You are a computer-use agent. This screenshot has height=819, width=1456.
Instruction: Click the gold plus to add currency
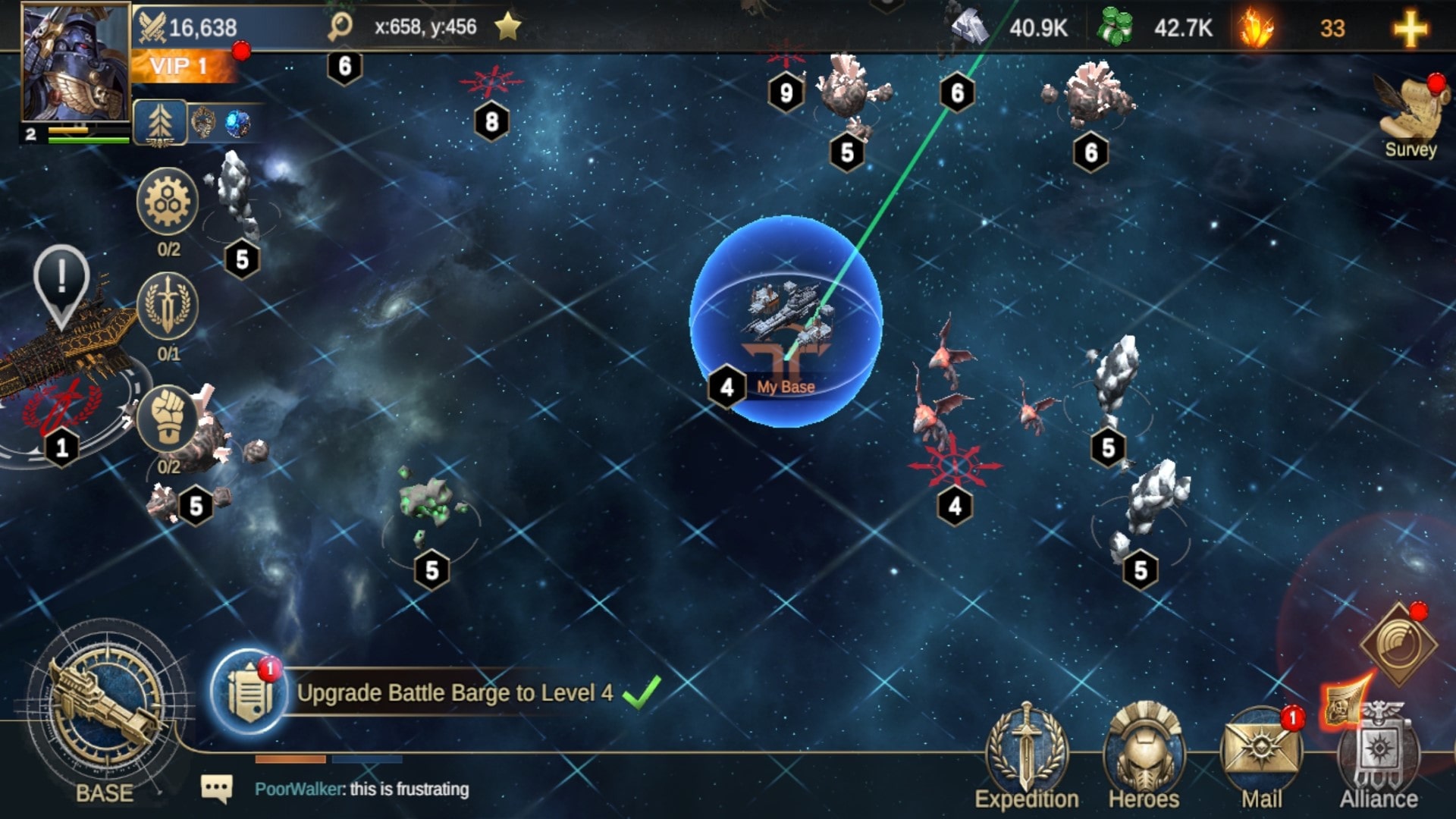point(1410,29)
